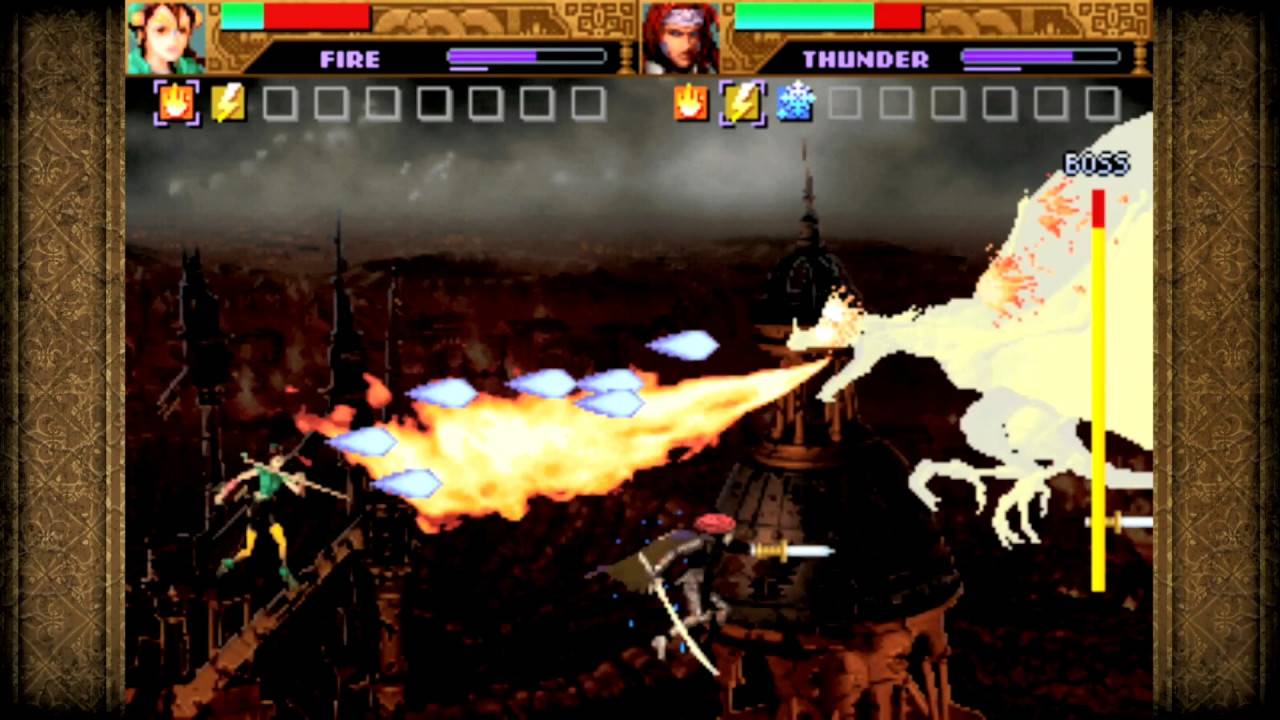Toggle the ice spell slot next to player 2's lightning
Image resolution: width=1280 pixels, height=720 pixels.
tap(794, 103)
